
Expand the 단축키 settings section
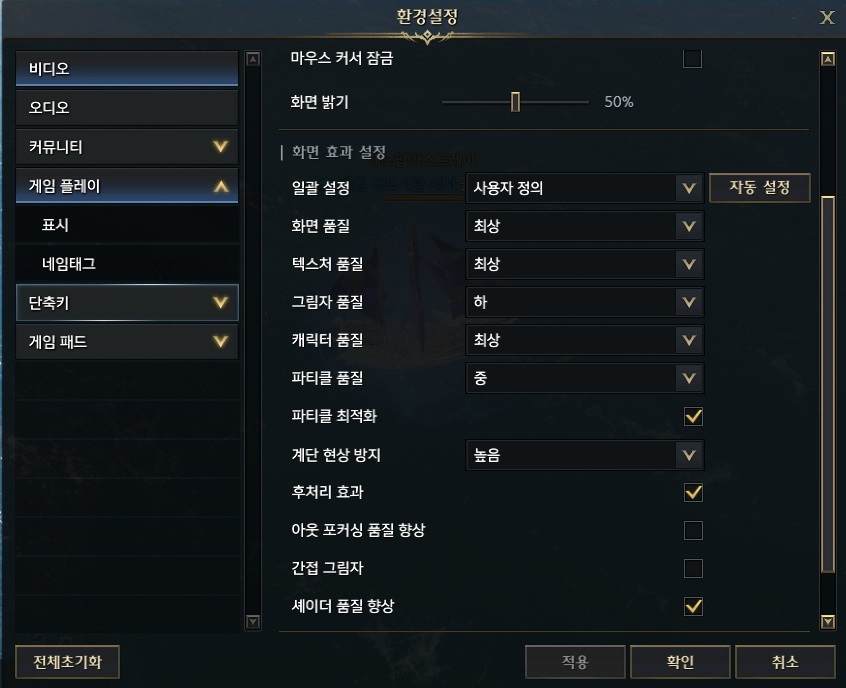coord(127,302)
